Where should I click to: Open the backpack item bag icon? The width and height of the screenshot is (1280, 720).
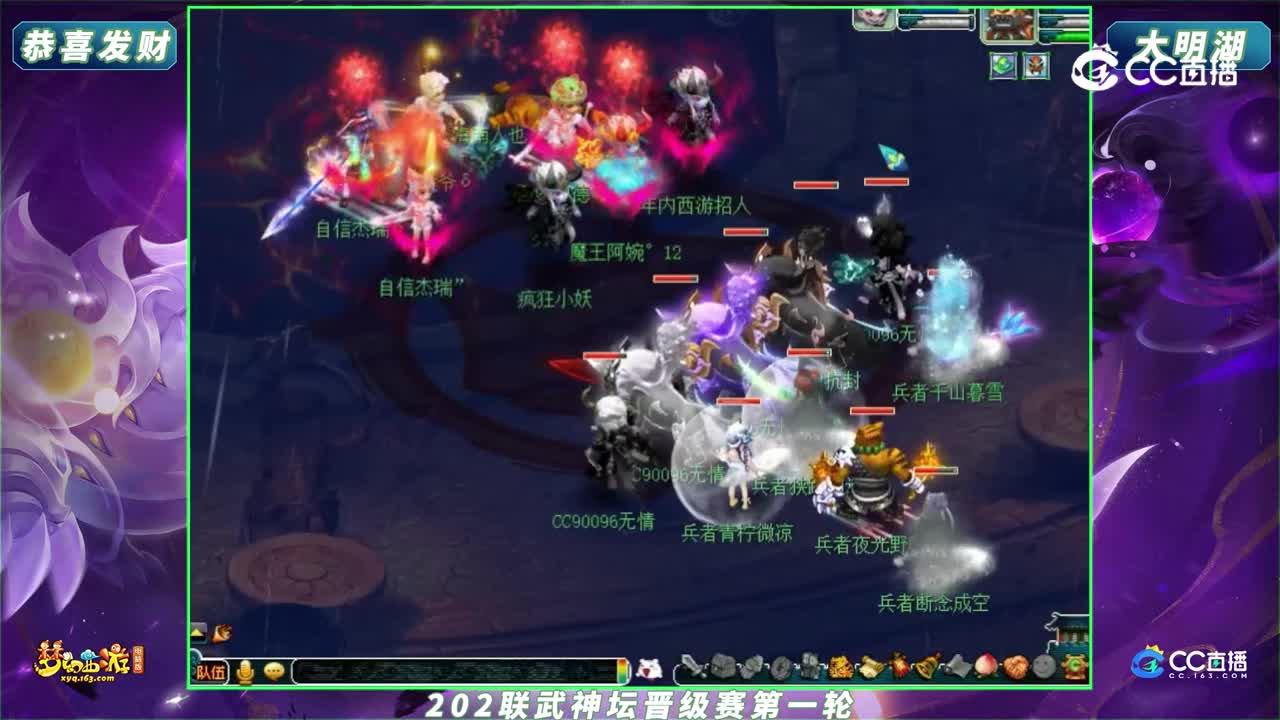(722, 666)
